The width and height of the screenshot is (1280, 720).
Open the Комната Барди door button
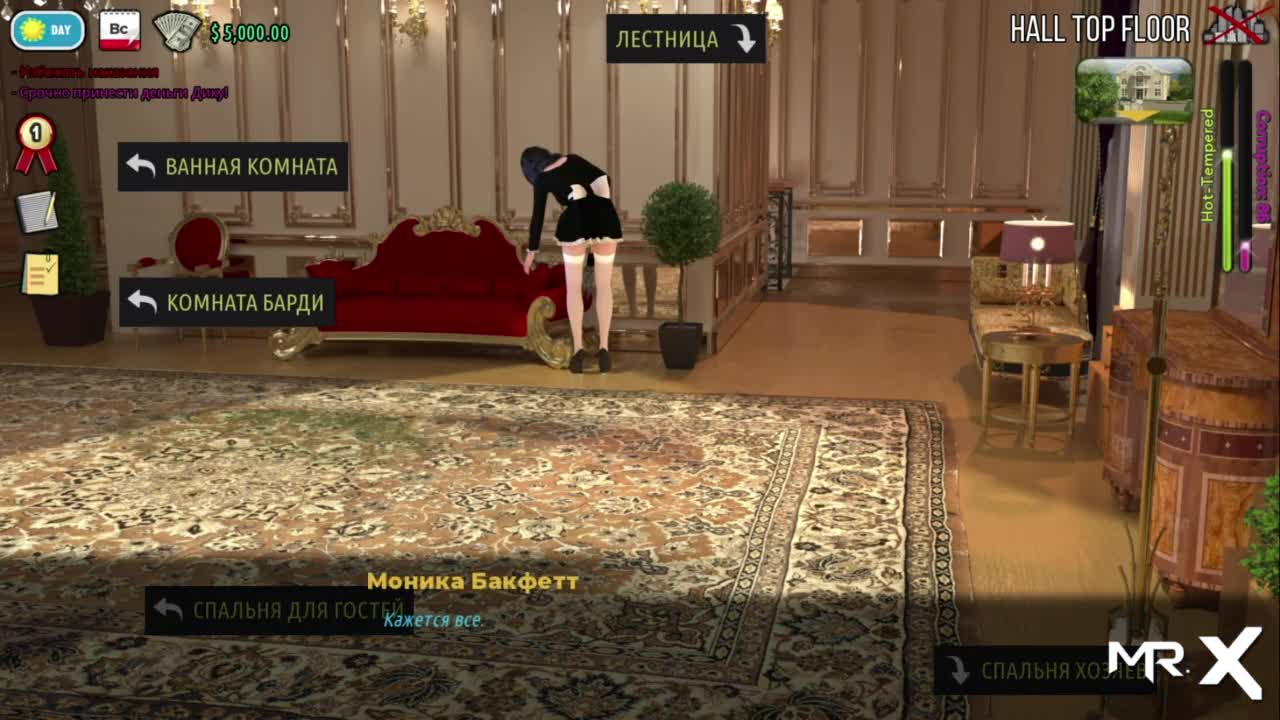[226, 302]
